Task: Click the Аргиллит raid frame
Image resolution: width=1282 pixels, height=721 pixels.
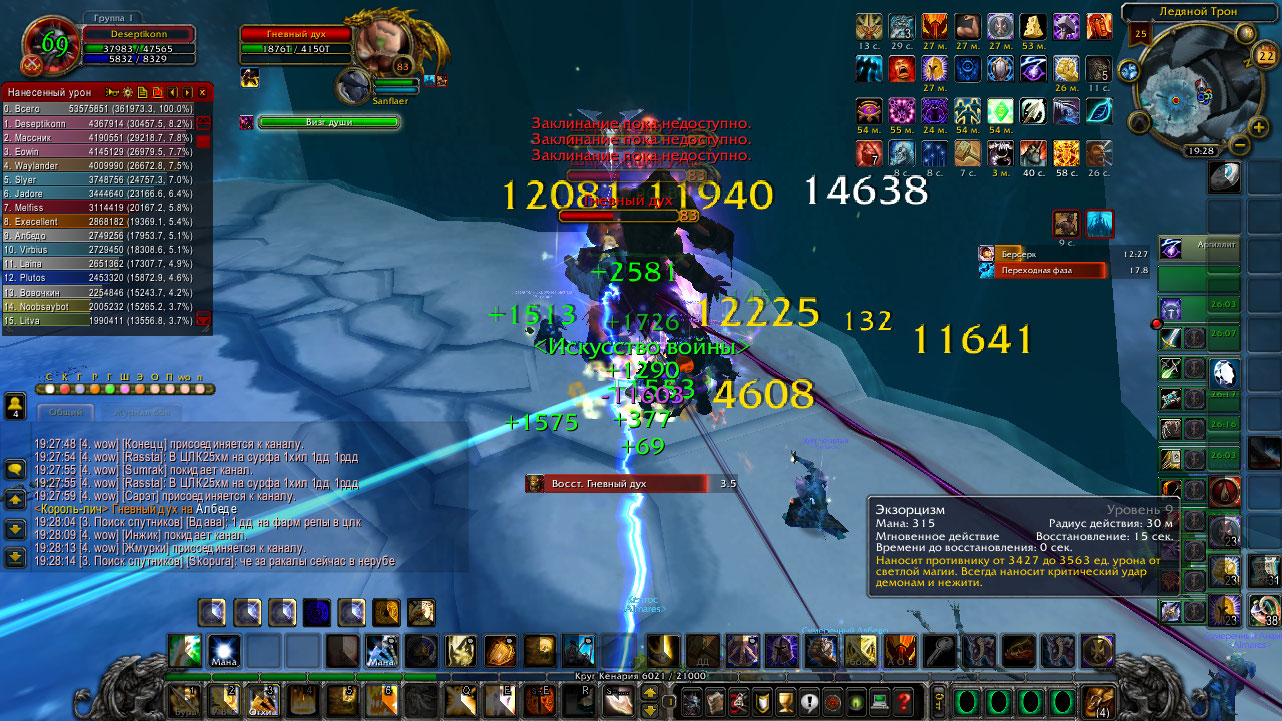Action: tap(1198, 246)
